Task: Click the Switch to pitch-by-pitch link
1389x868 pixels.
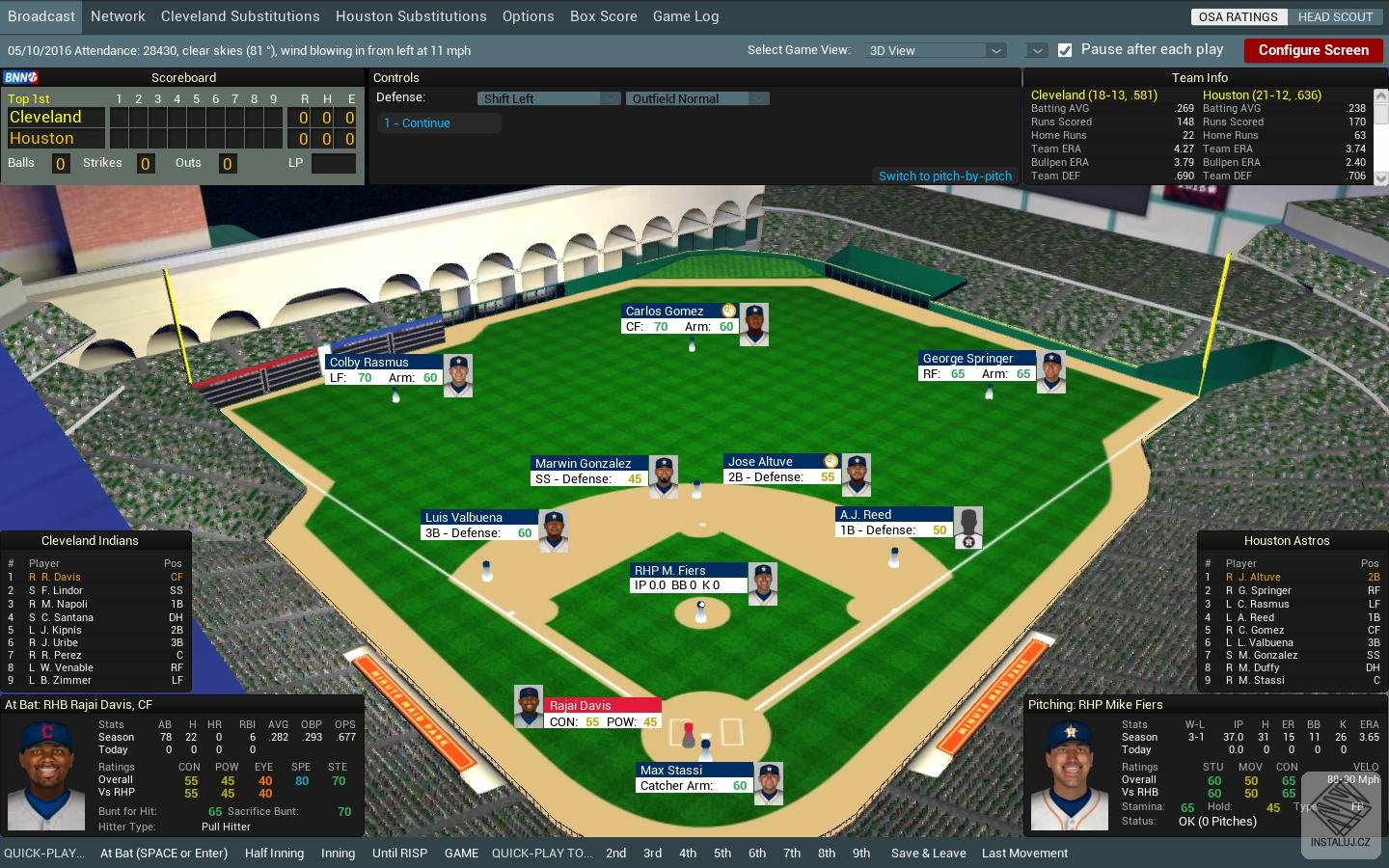Action: 944,176
